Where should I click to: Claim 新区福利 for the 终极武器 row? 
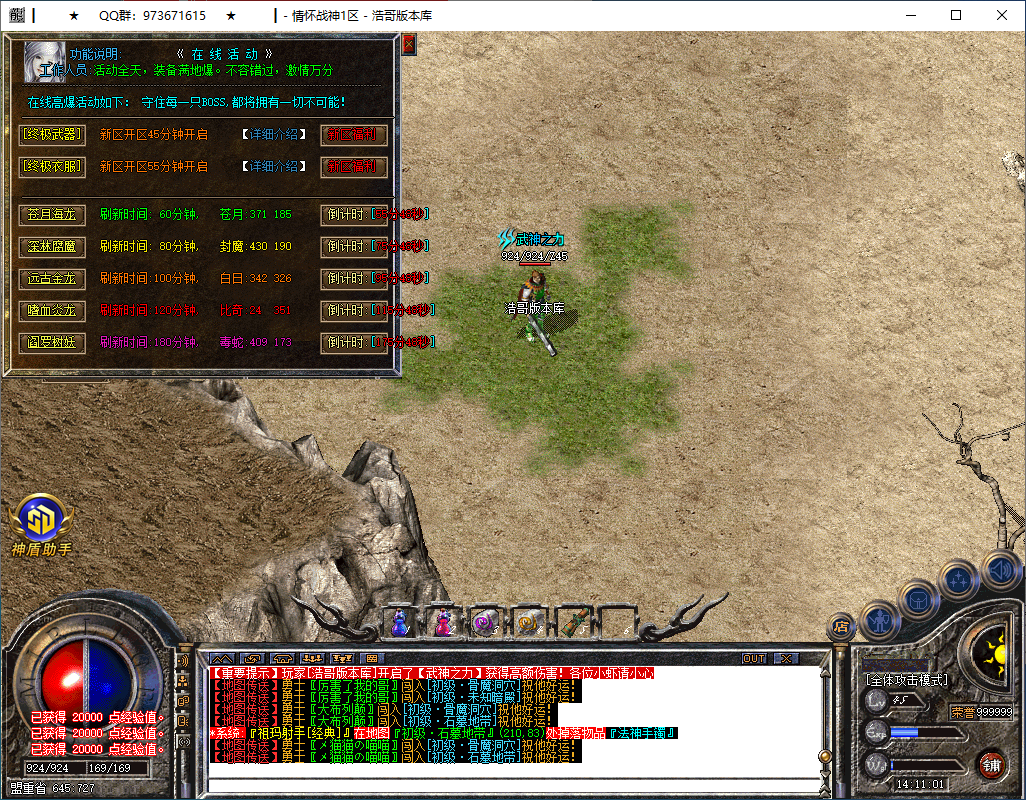coord(354,134)
